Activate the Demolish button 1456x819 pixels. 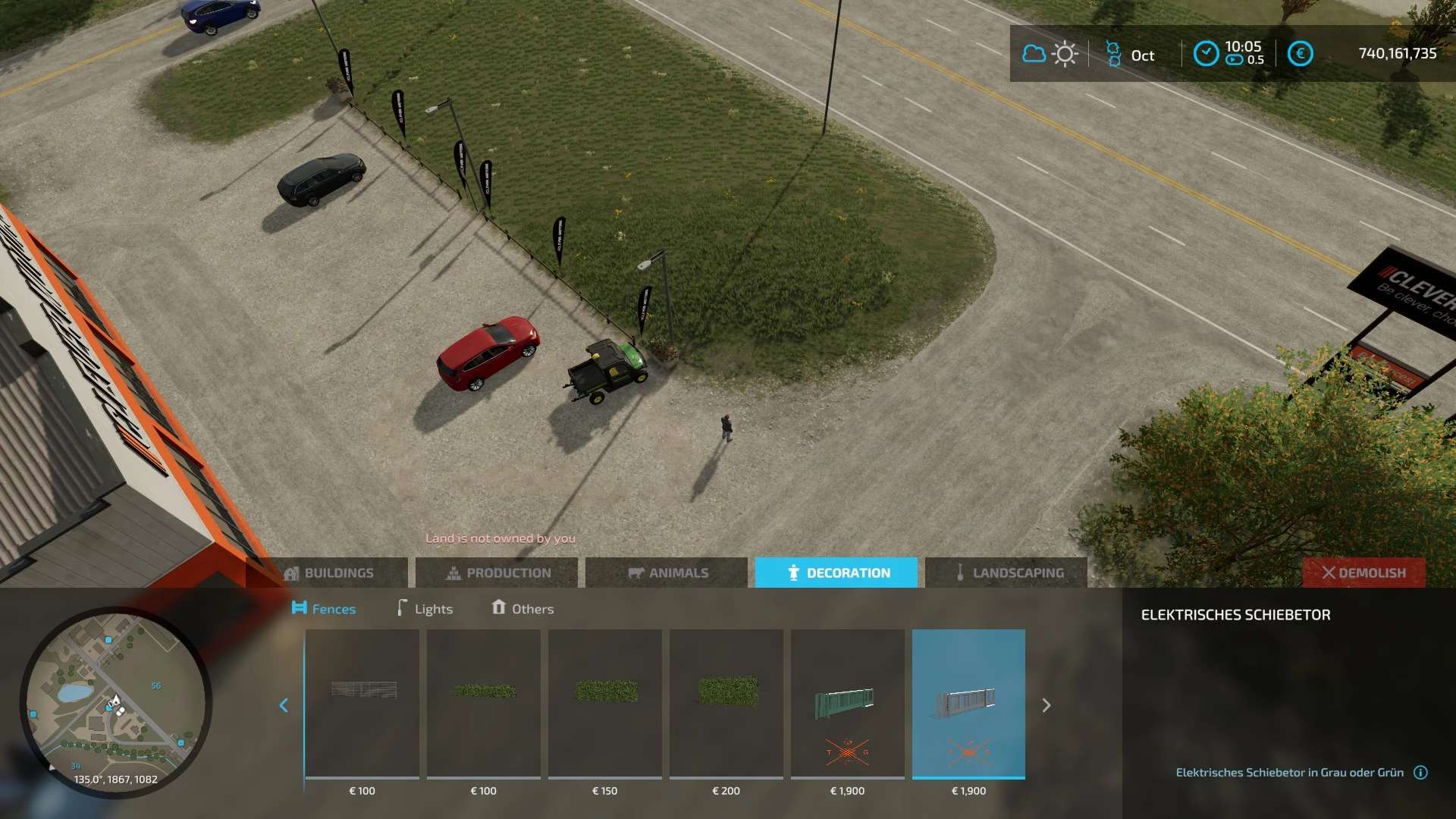pos(1363,573)
